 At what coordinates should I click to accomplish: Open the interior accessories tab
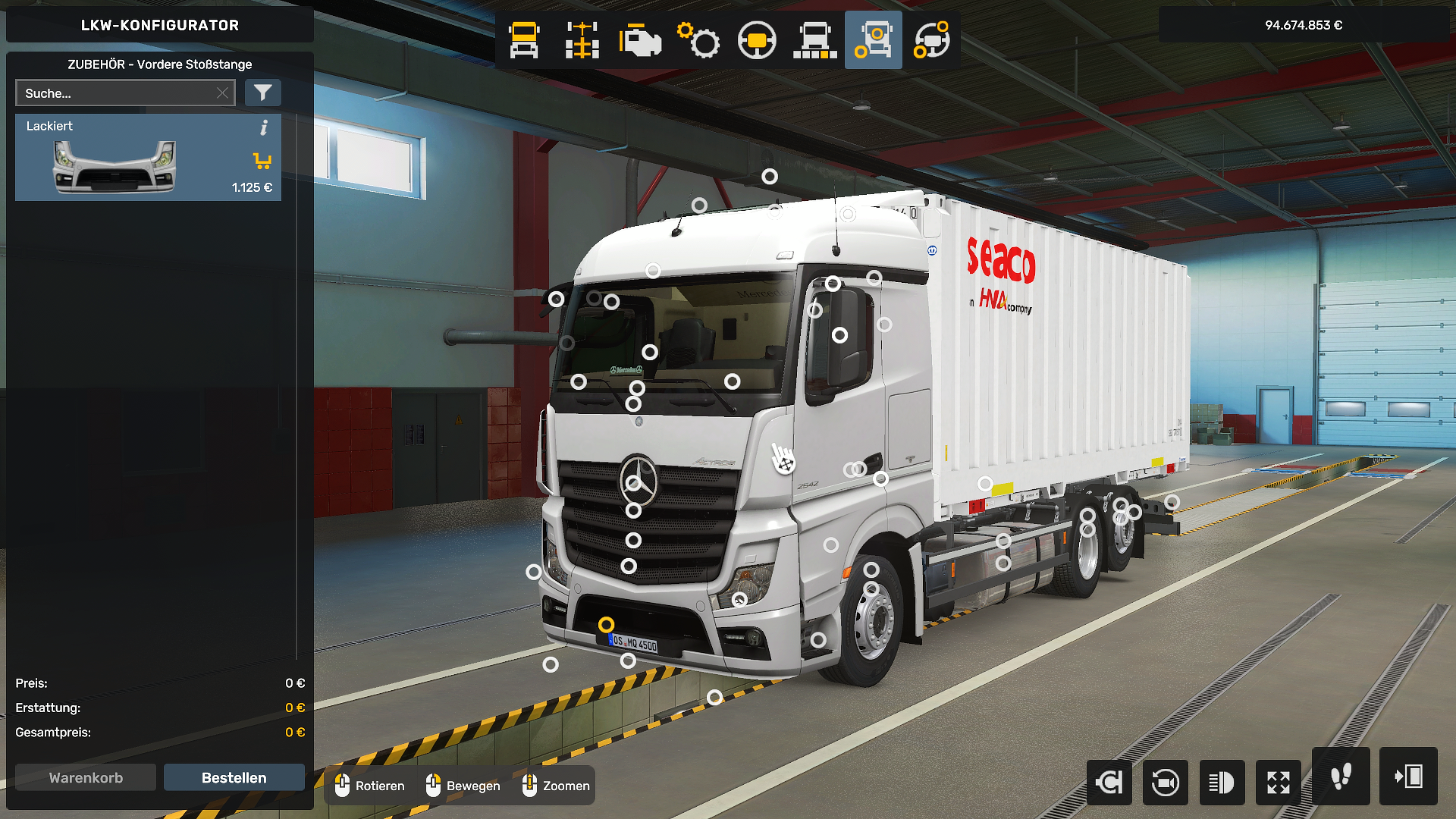coord(932,40)
